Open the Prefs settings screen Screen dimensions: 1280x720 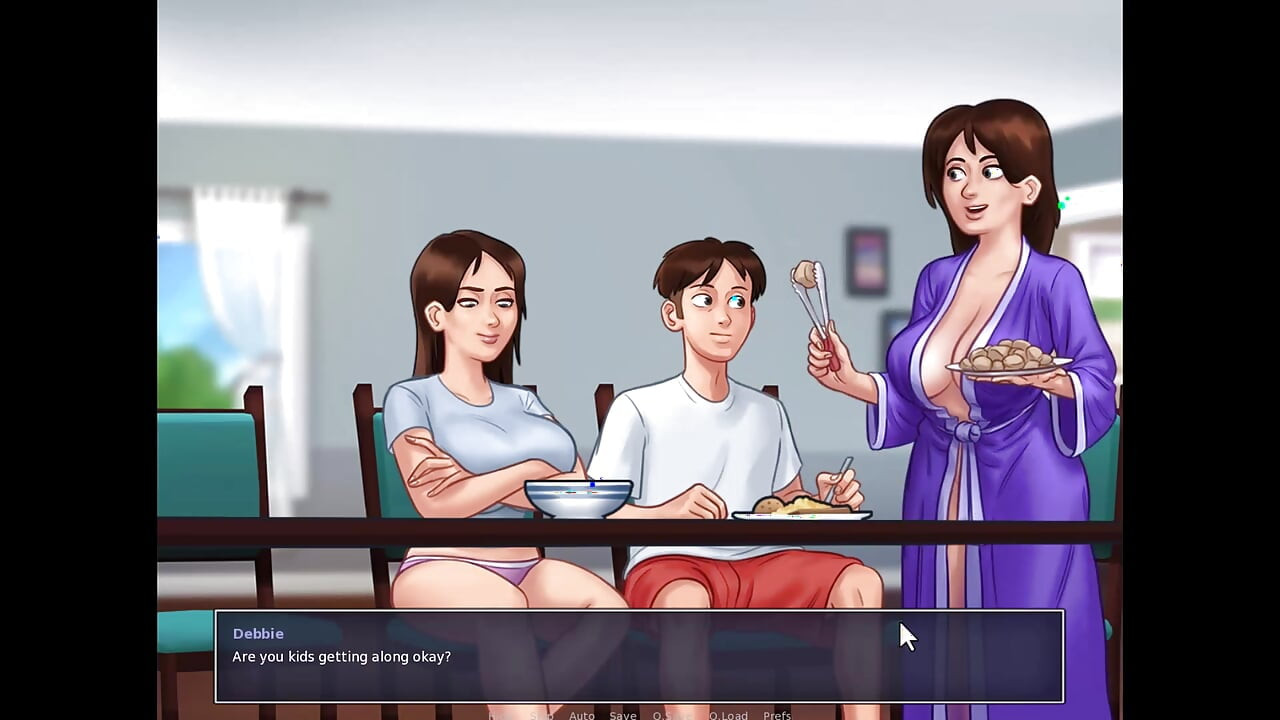[x=777, y=715]
